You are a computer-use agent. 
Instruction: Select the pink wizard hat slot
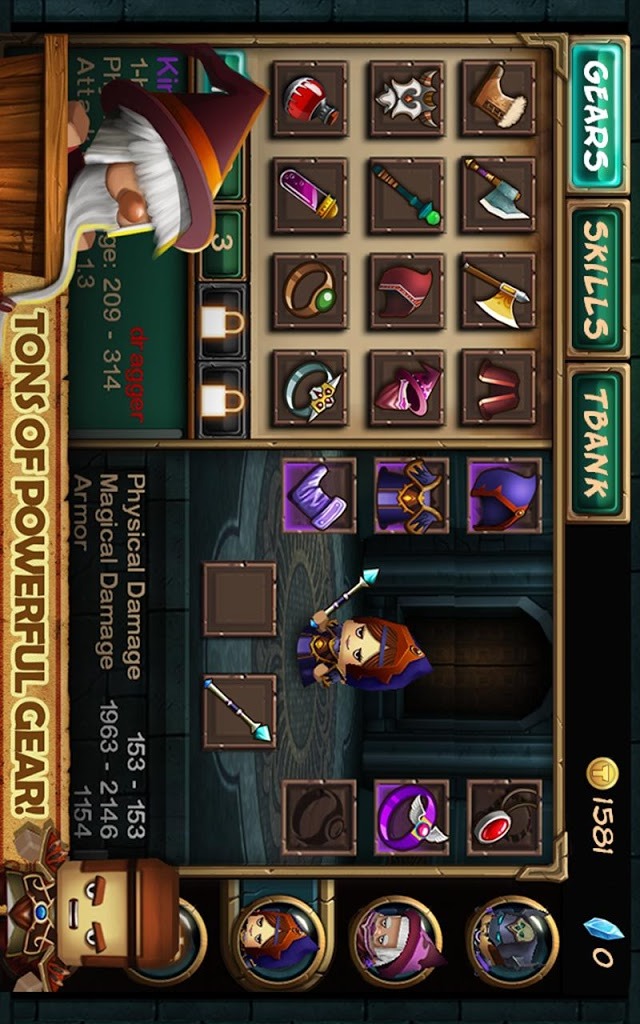[x=406, y=388]
